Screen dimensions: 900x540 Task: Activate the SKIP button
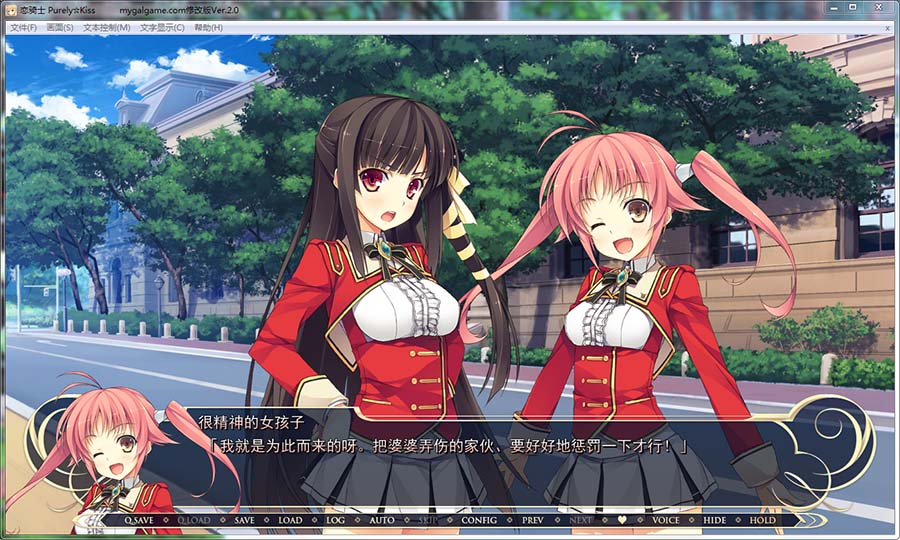[x=428, y=520]
